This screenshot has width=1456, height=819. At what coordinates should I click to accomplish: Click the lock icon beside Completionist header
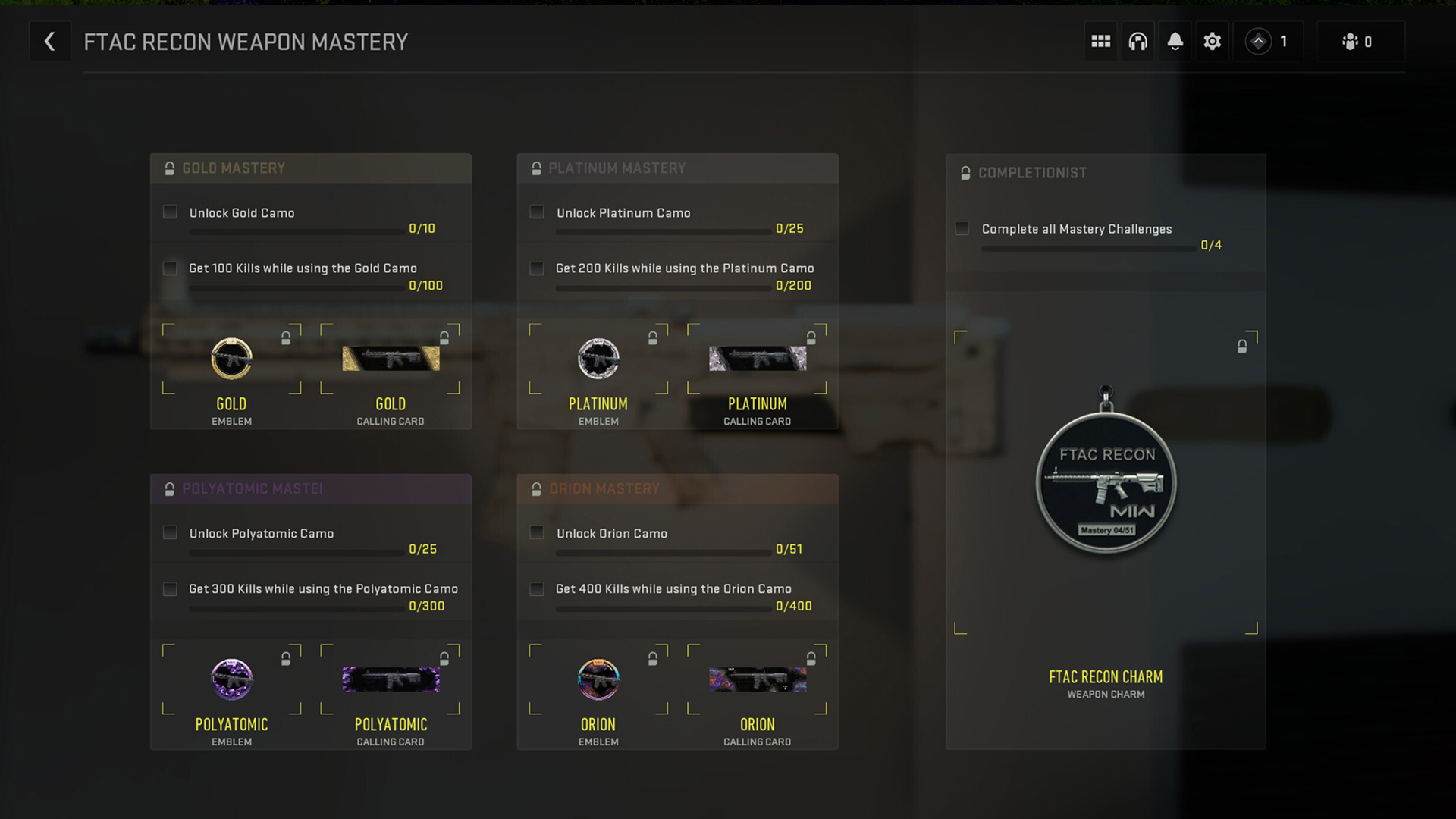click(965, 172)
